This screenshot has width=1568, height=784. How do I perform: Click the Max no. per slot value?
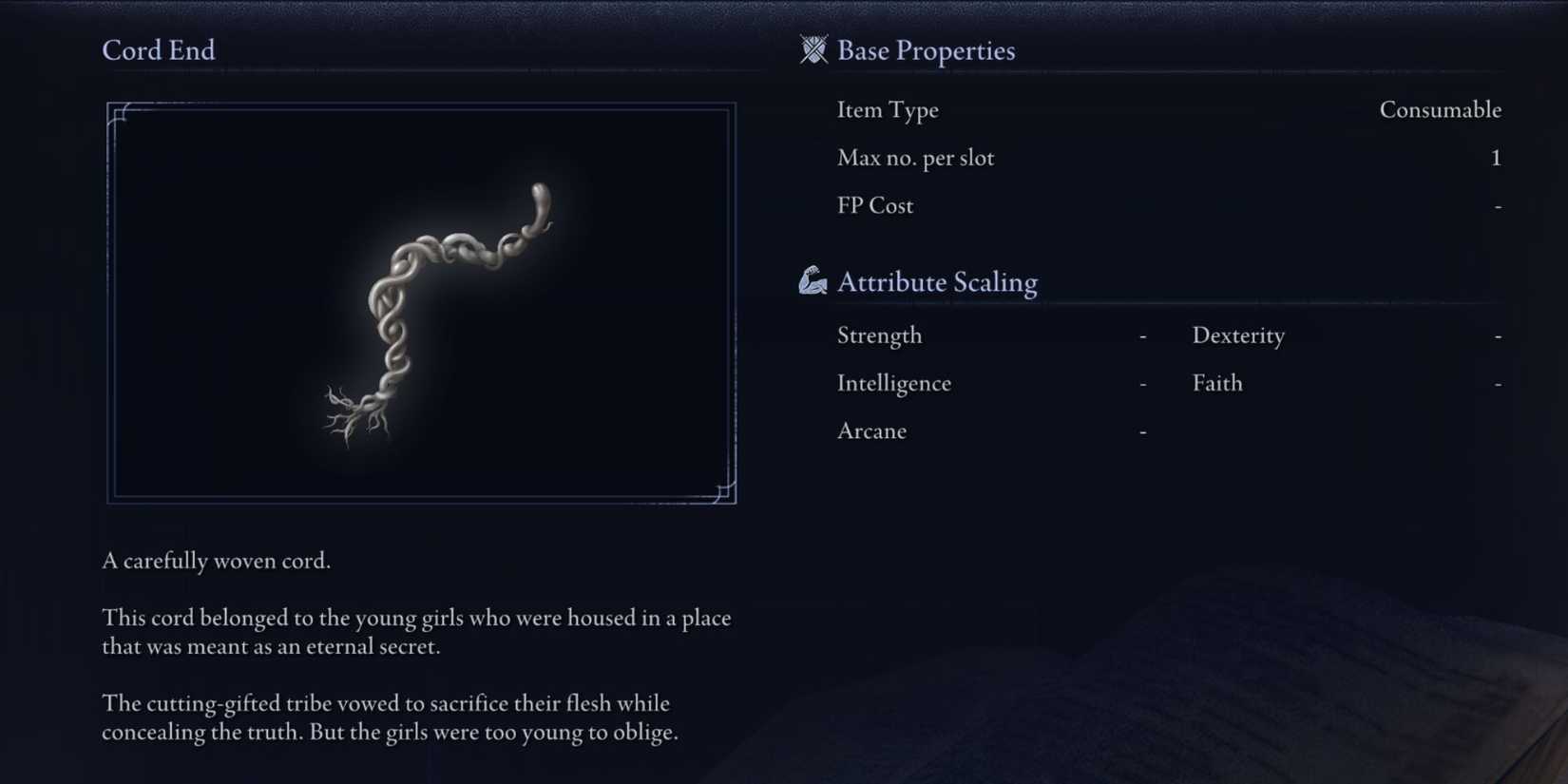(1495, 158)
